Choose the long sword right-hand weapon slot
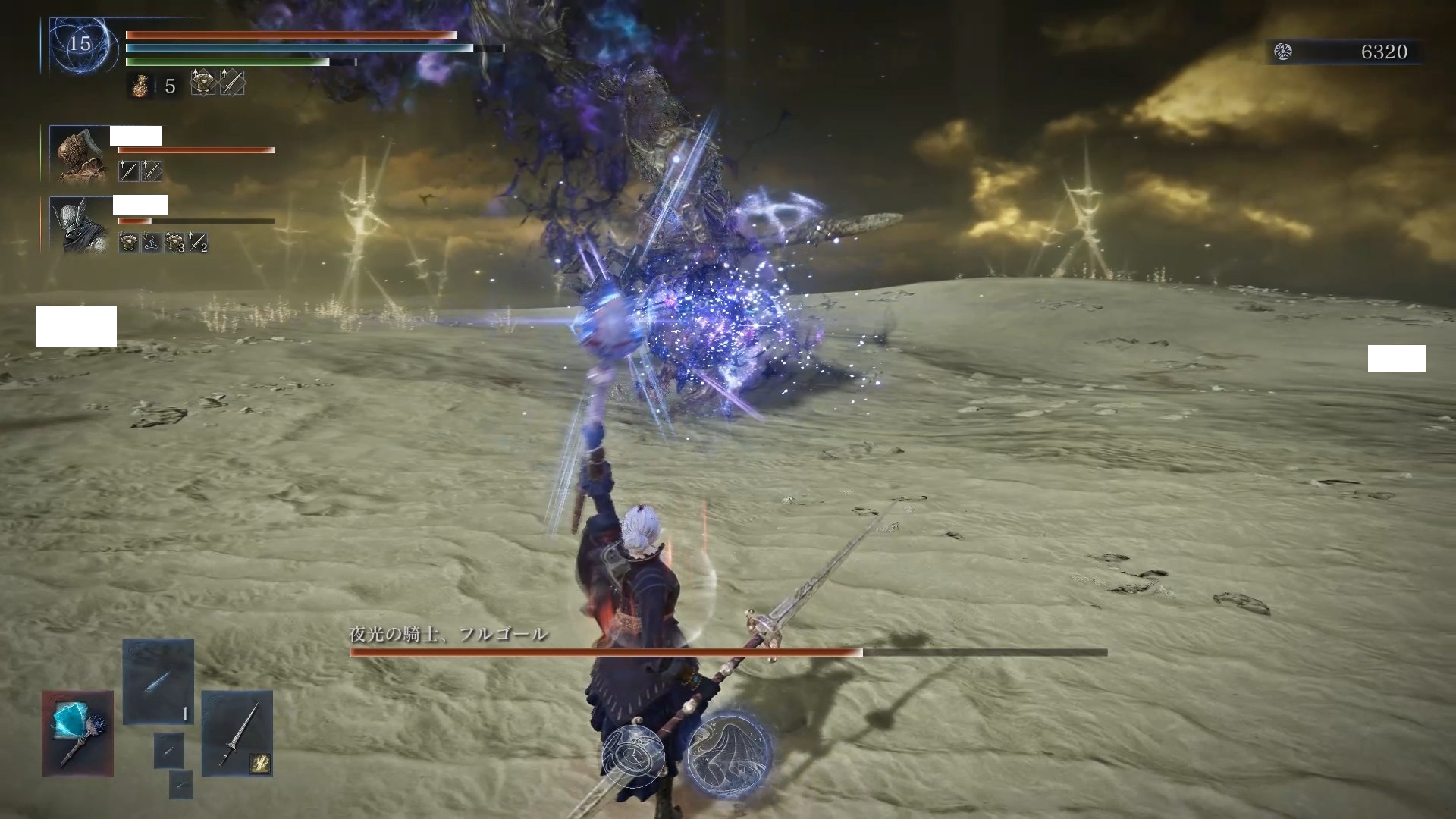The width and height of the screenshot is (1456, 819). [x=237, y=733]
